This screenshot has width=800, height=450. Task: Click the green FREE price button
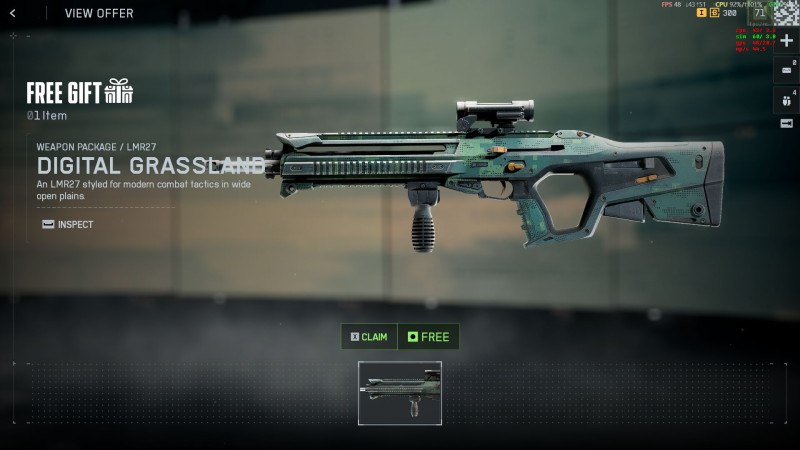428,337
